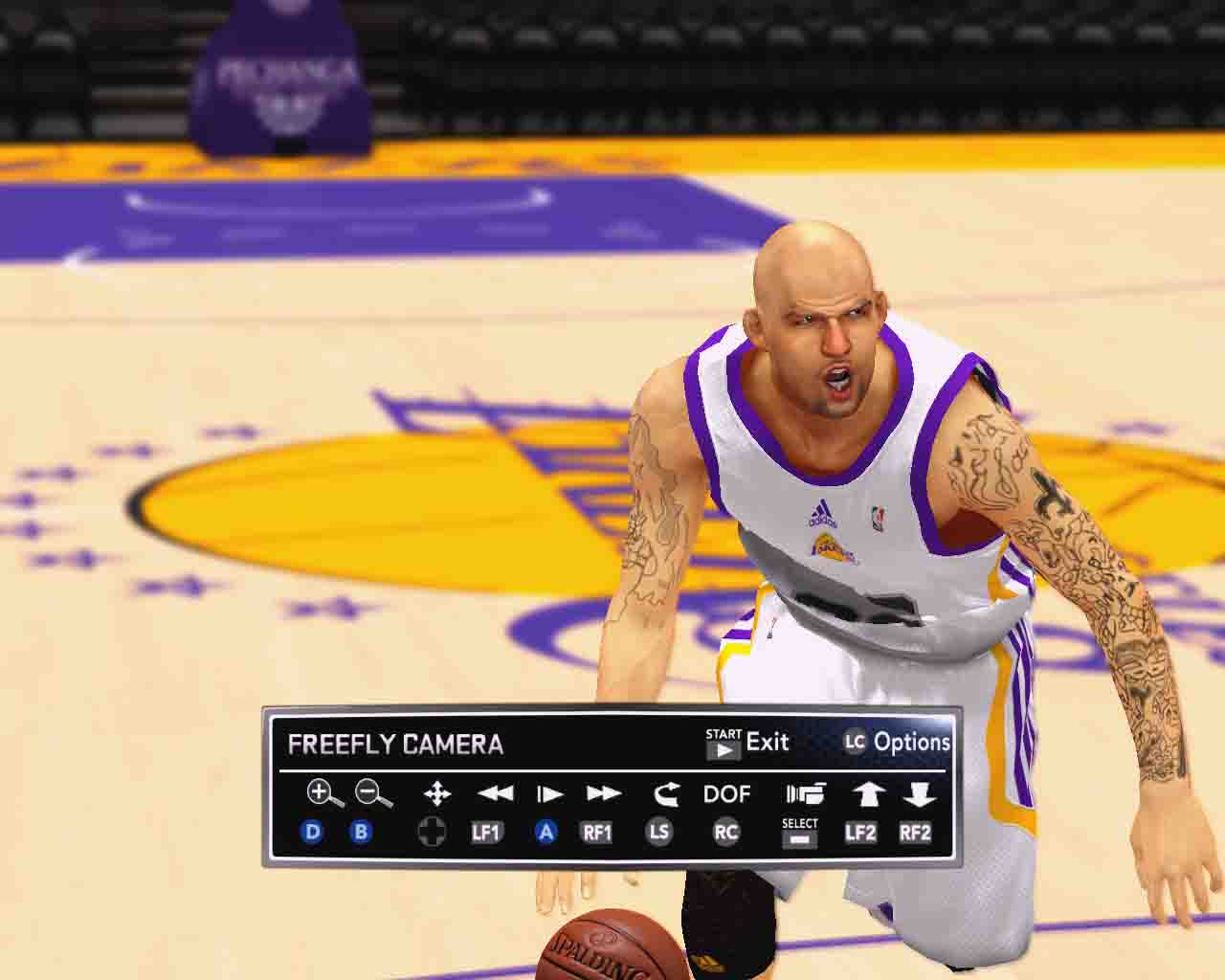The image size is (1225, 980).
Task: Open the camera Options
Action: click(897, 742)
